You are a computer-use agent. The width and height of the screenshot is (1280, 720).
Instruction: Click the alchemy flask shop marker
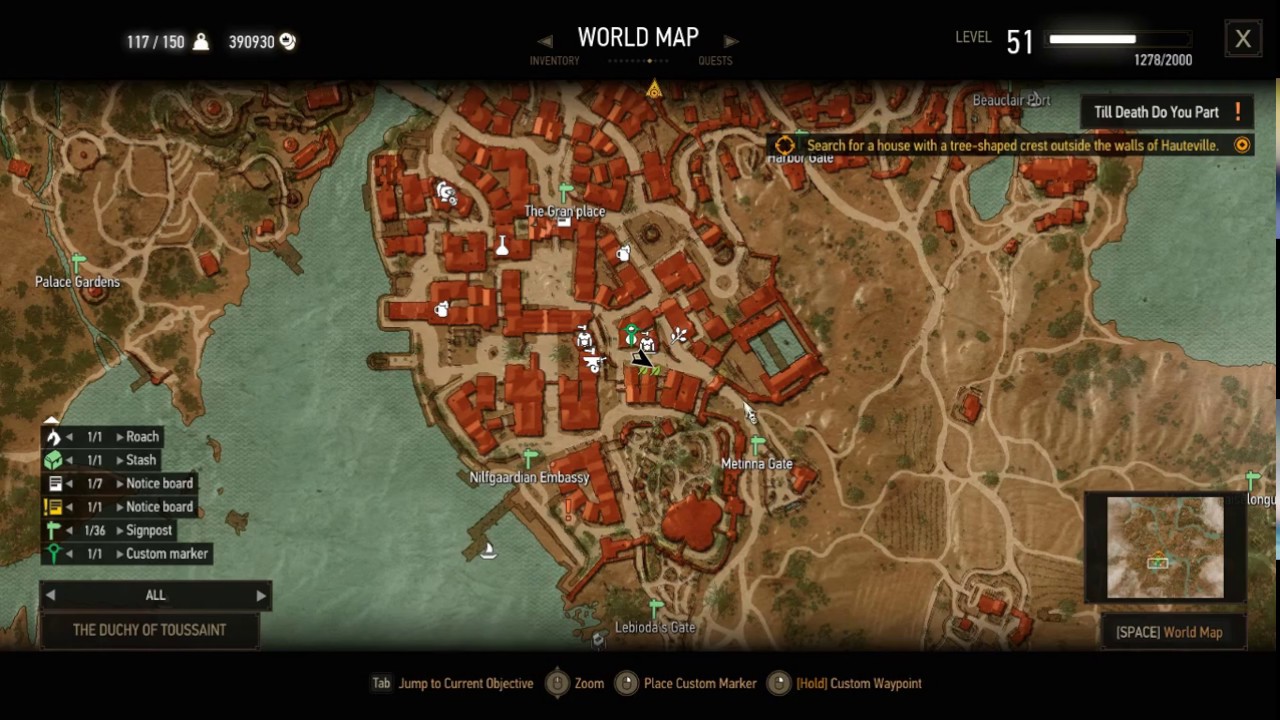[502, 245]
